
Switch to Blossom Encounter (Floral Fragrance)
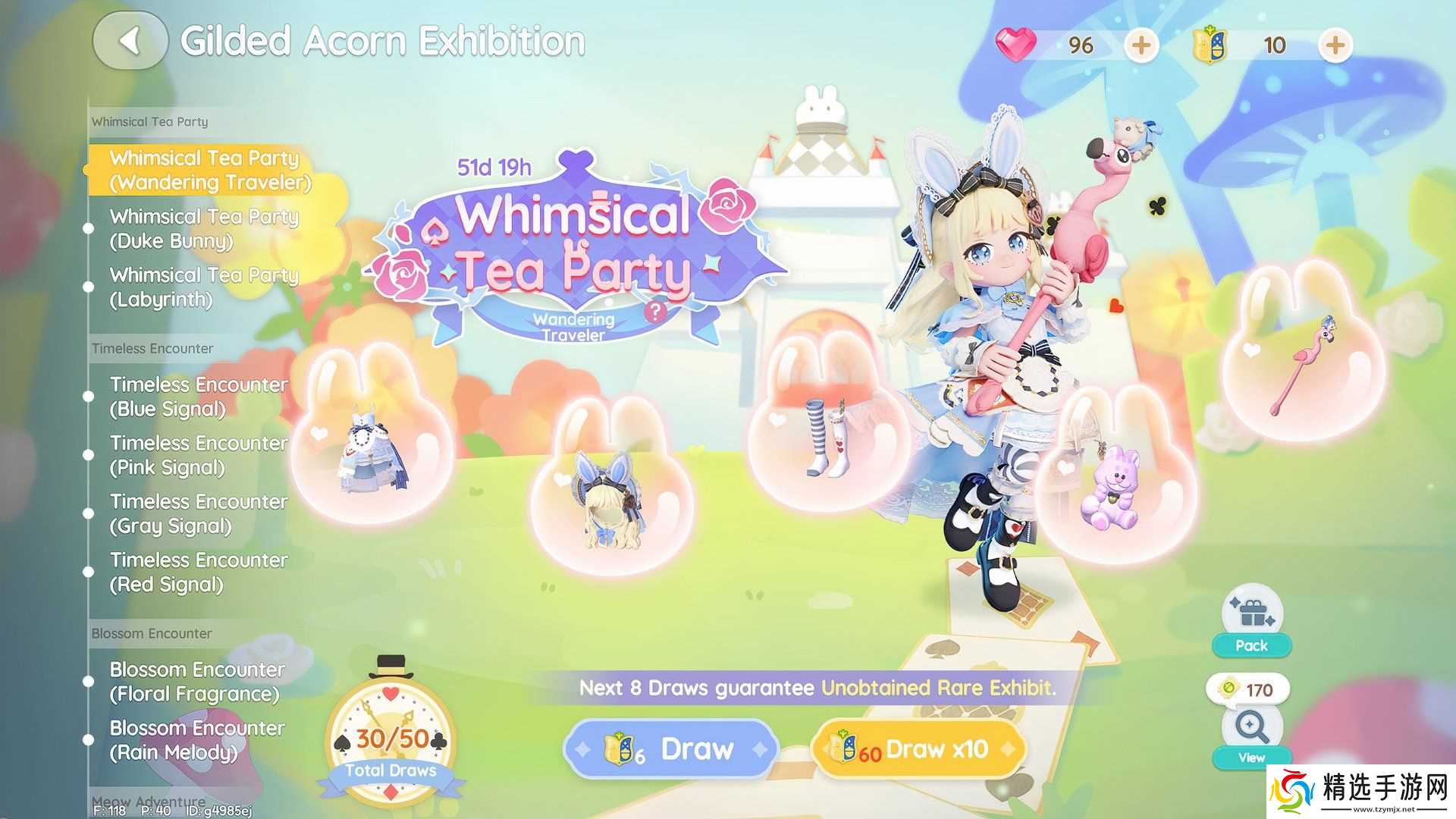coord(197,682)
